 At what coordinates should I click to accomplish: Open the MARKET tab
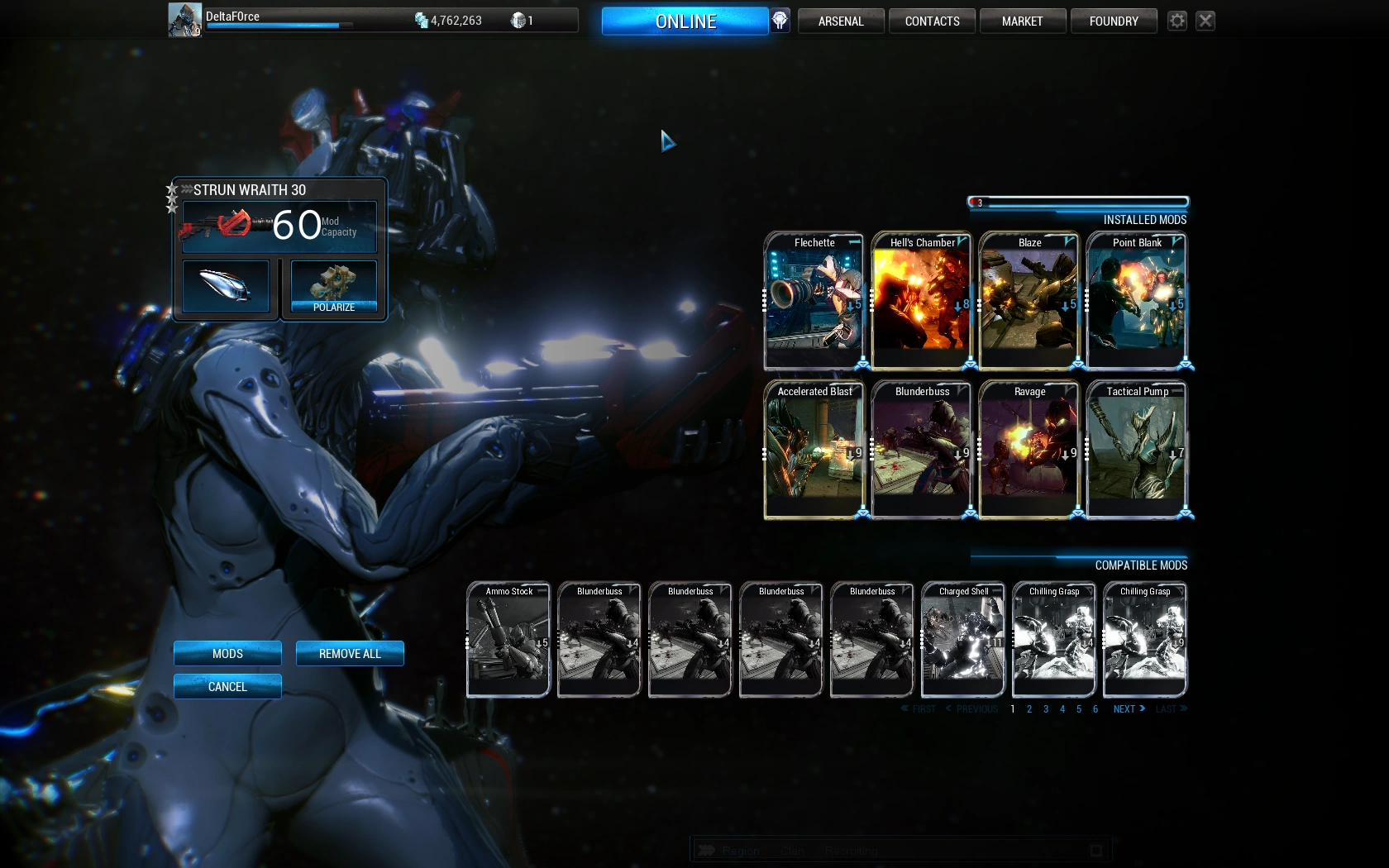[x=1023, y=21]
